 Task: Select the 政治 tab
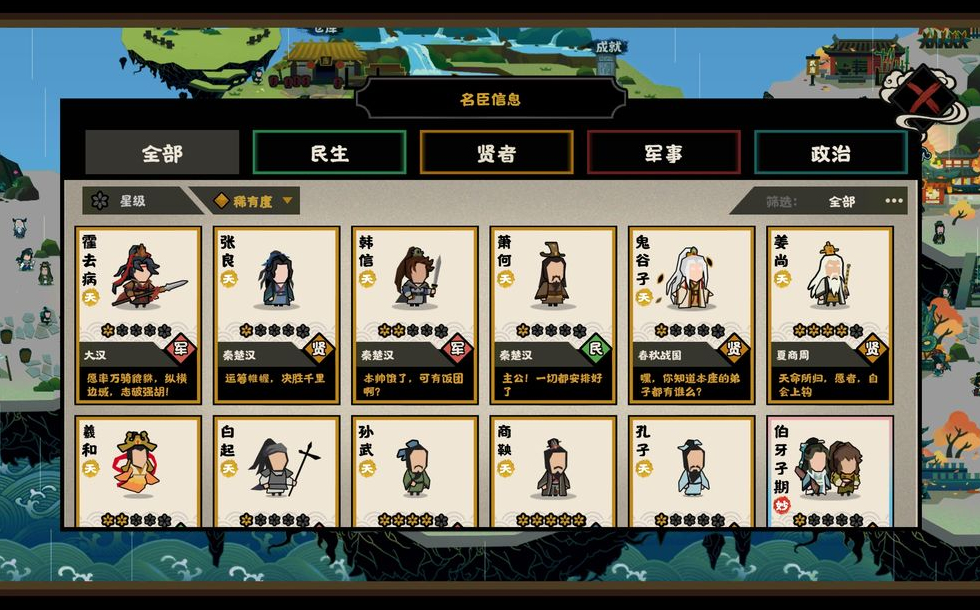tap(830, 153)
